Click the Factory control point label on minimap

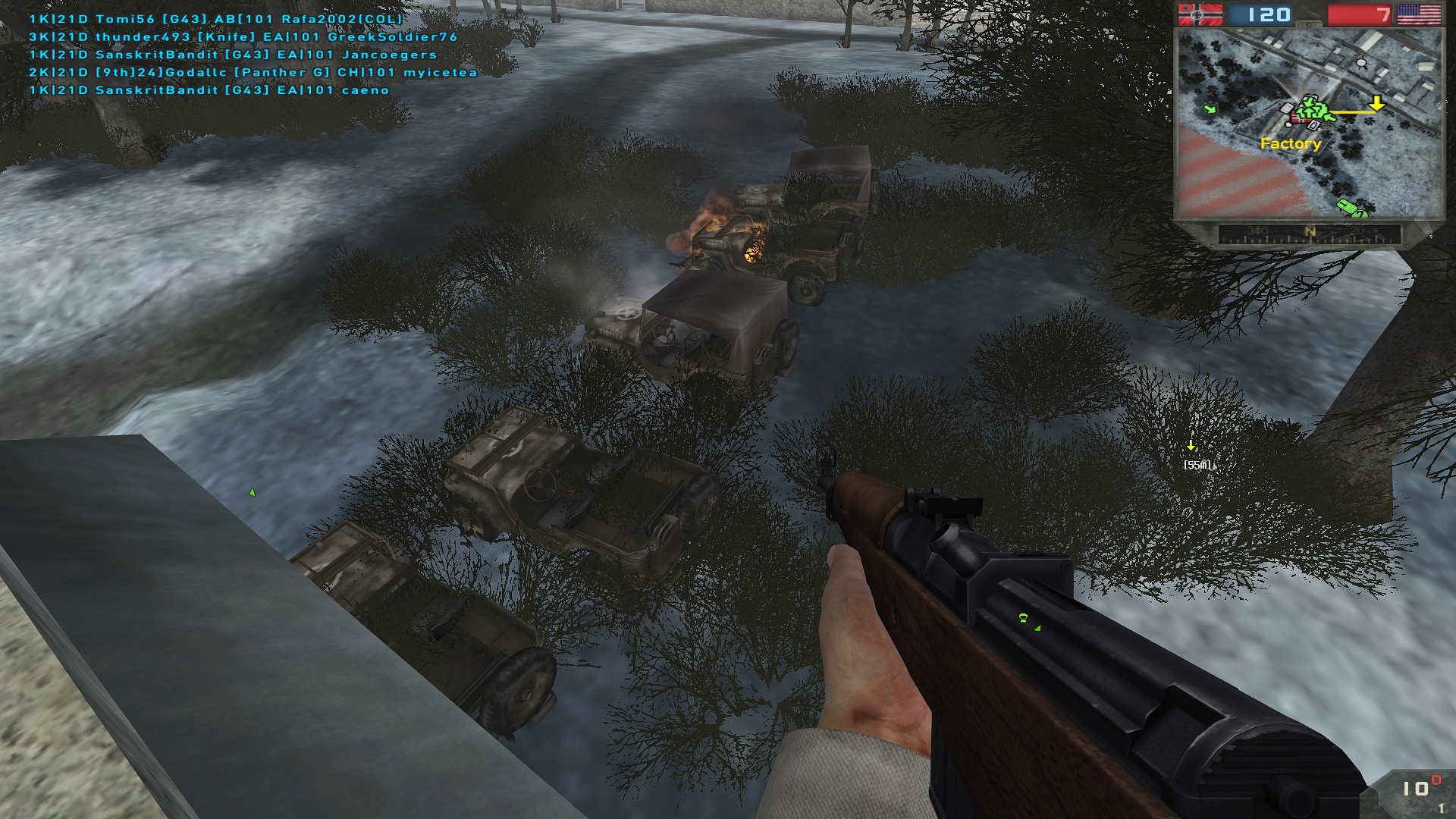1290,143
